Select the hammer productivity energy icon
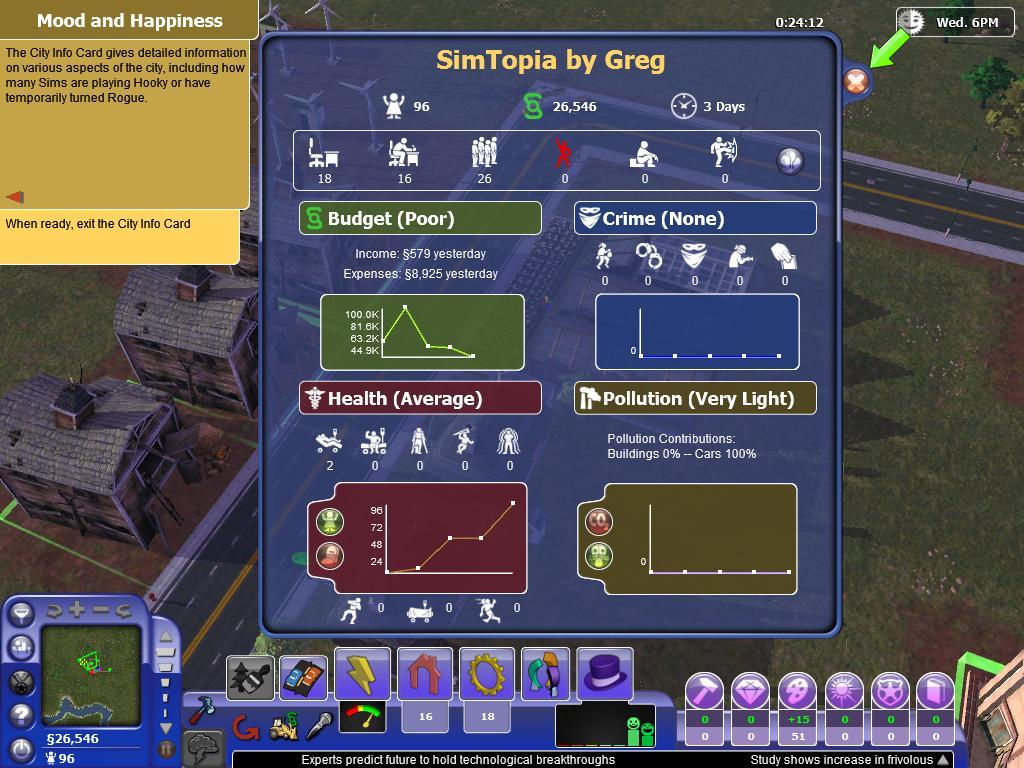The width and height of the screenshot is (1024, 768). (x=704, y=691)
